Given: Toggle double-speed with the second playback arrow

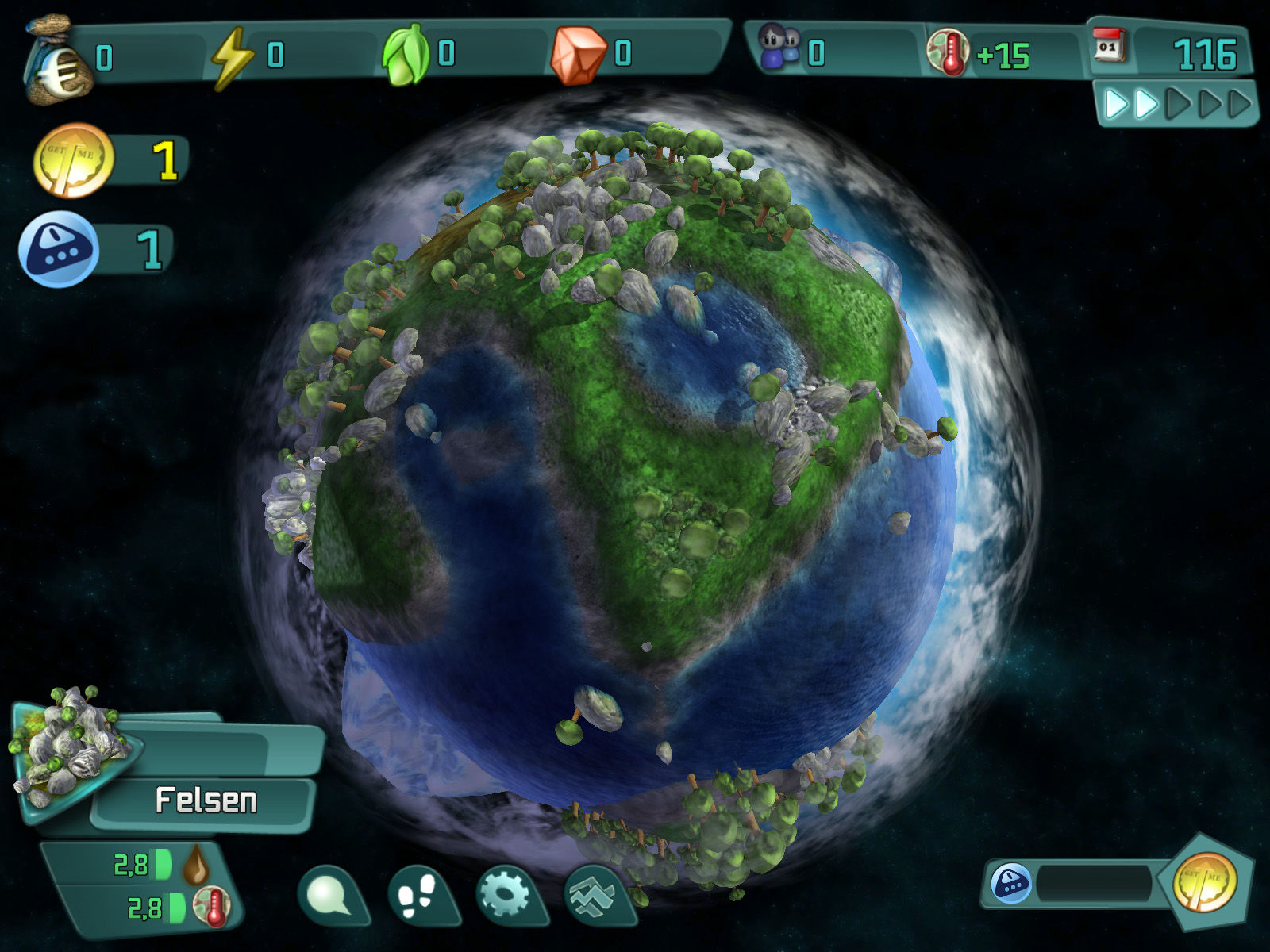Looking at the screenshot, I should 1143,102.
